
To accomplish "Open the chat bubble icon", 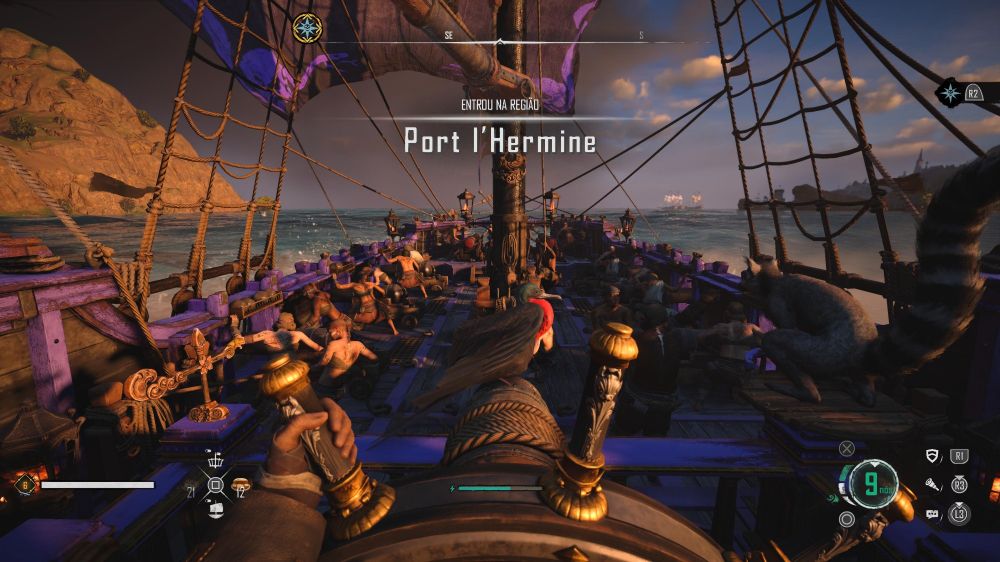I will pos(933,514).
